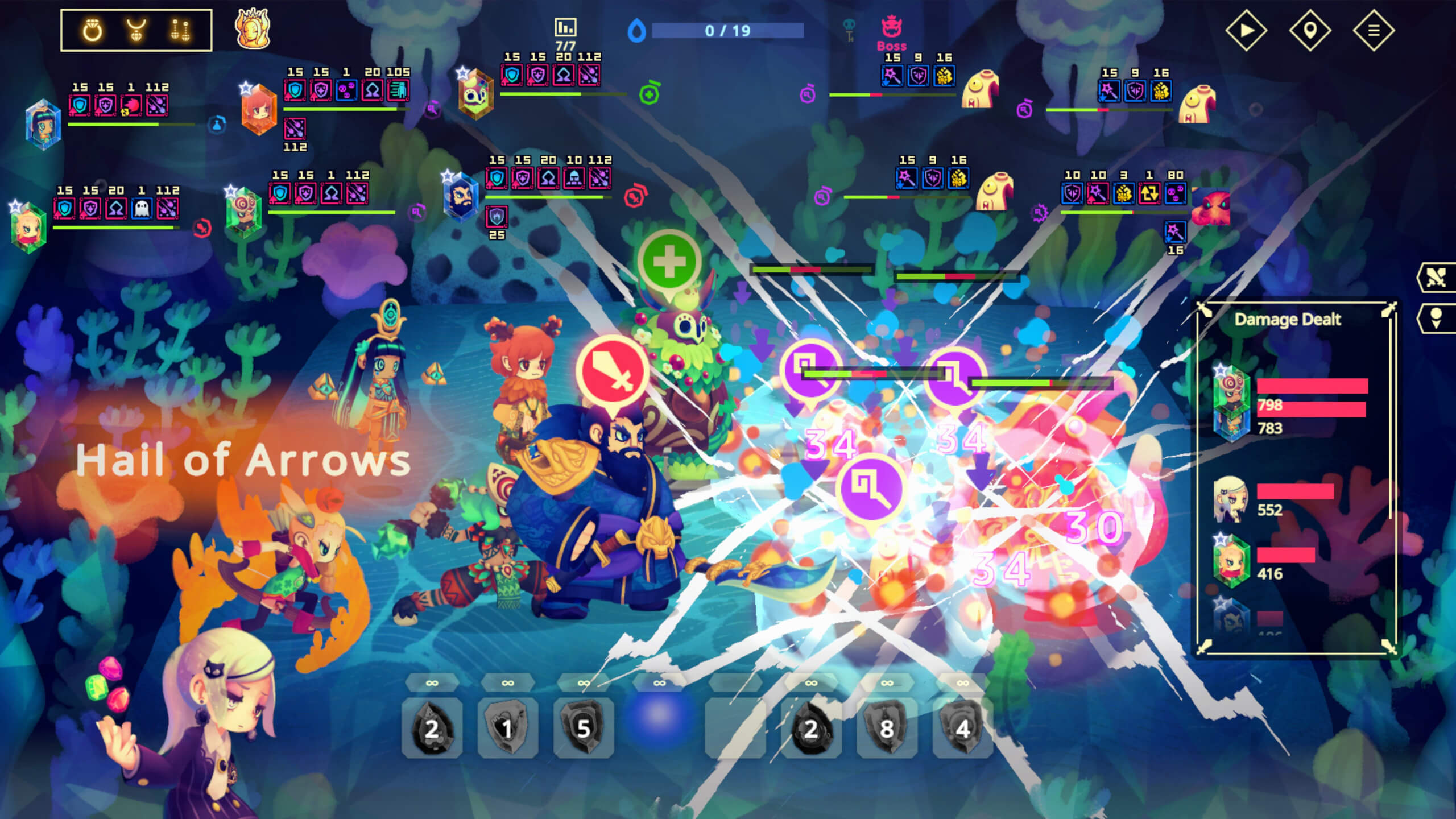The width and height of the screenshot is (1456, 819).
Task: Click the play button in the top-right
Action: point(1246,30)
